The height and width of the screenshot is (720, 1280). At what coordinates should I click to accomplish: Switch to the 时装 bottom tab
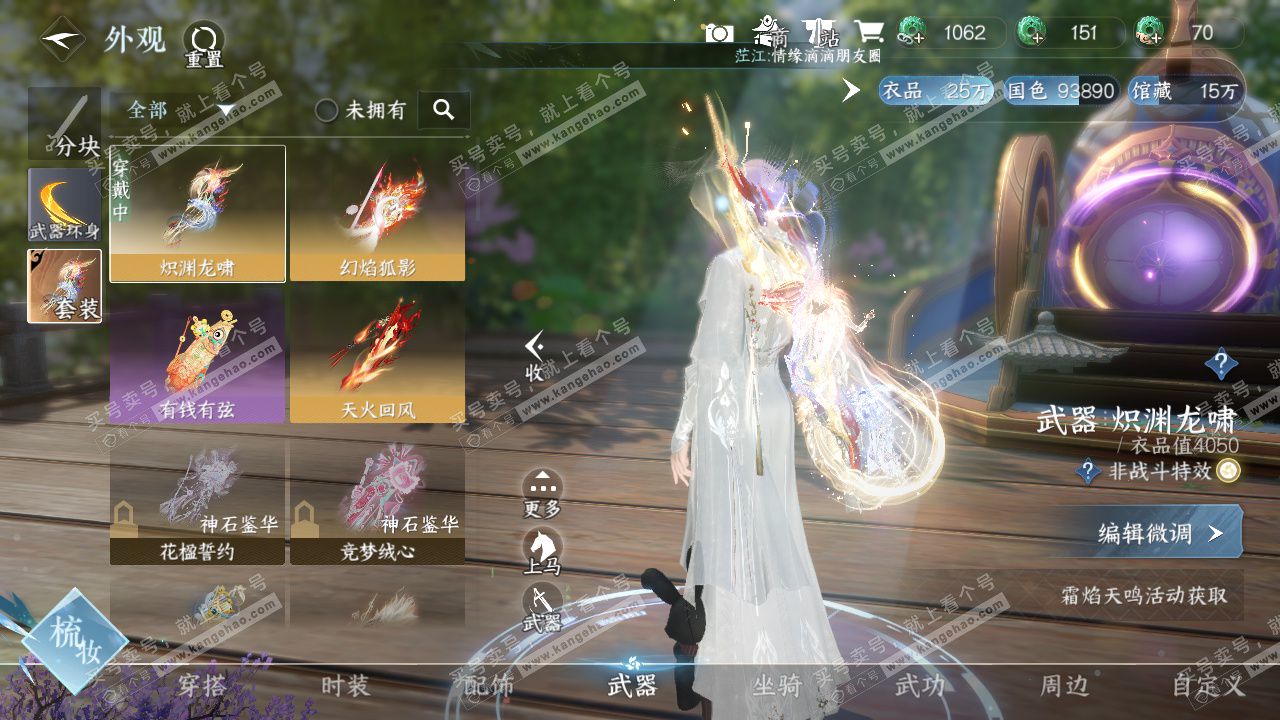point(345,686)
